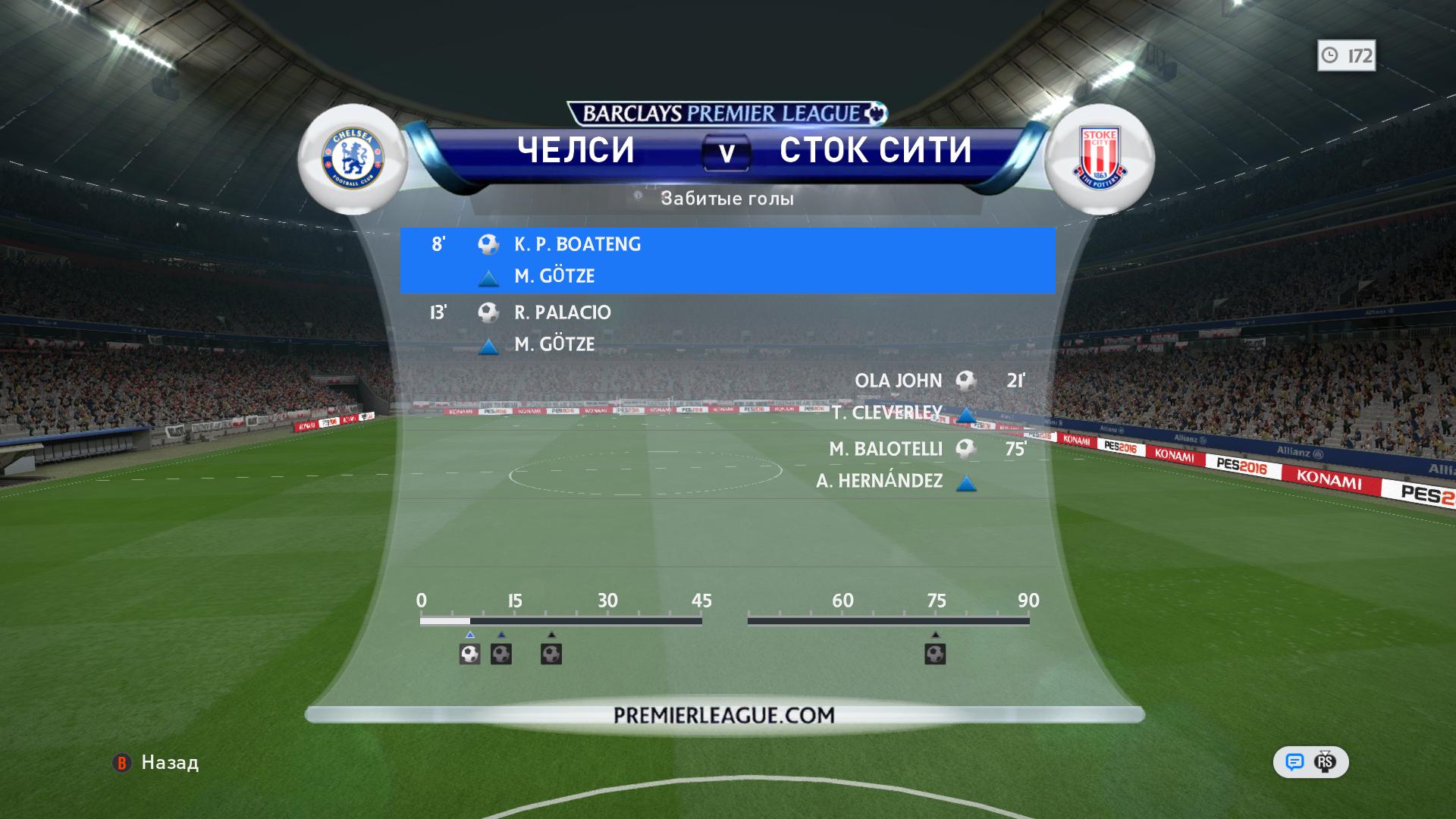Click the highlighted first goal ball on timeline
The image size is (1456, 819).
tap(470, 654)
